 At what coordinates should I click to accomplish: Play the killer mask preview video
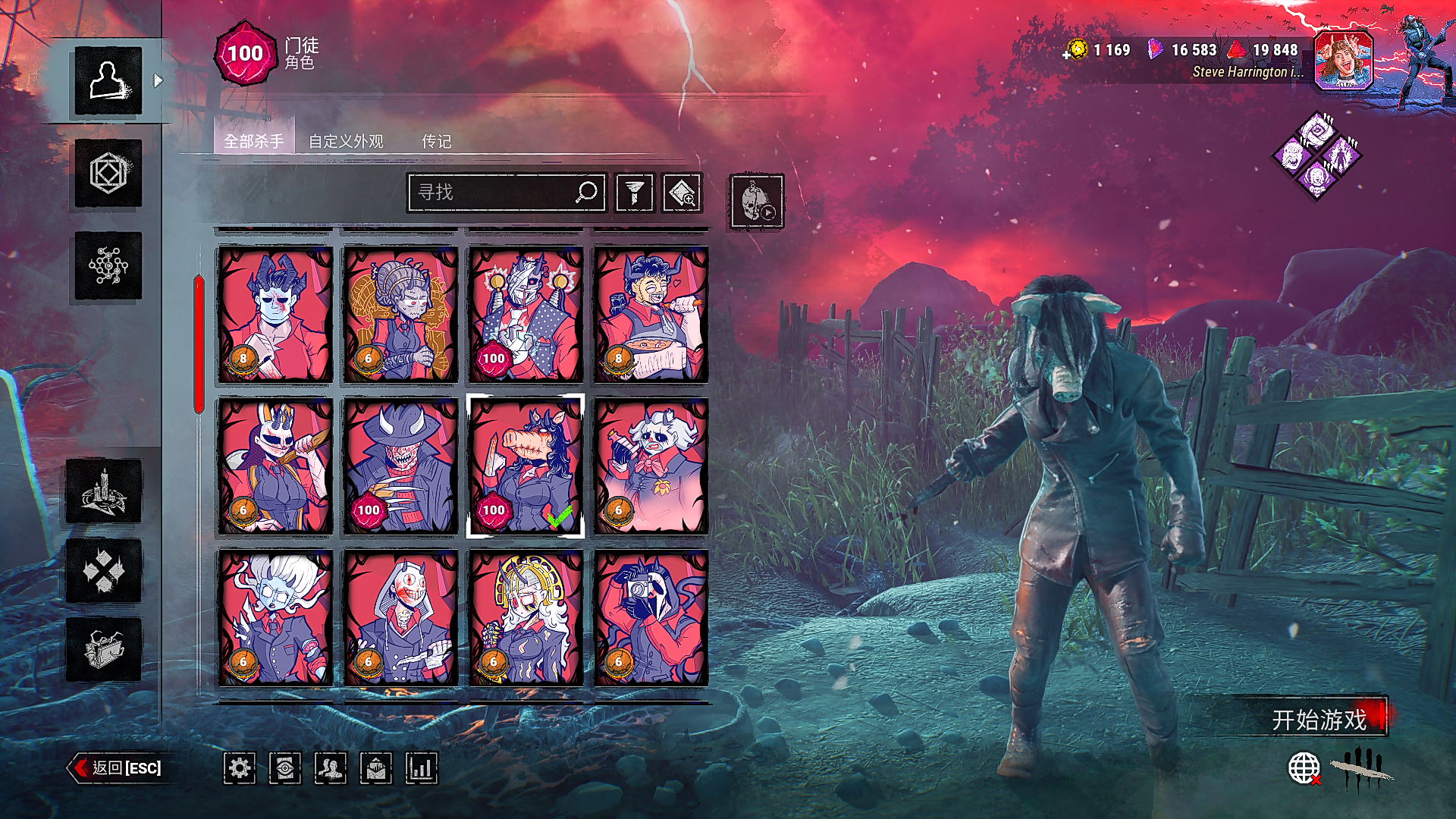757,201
